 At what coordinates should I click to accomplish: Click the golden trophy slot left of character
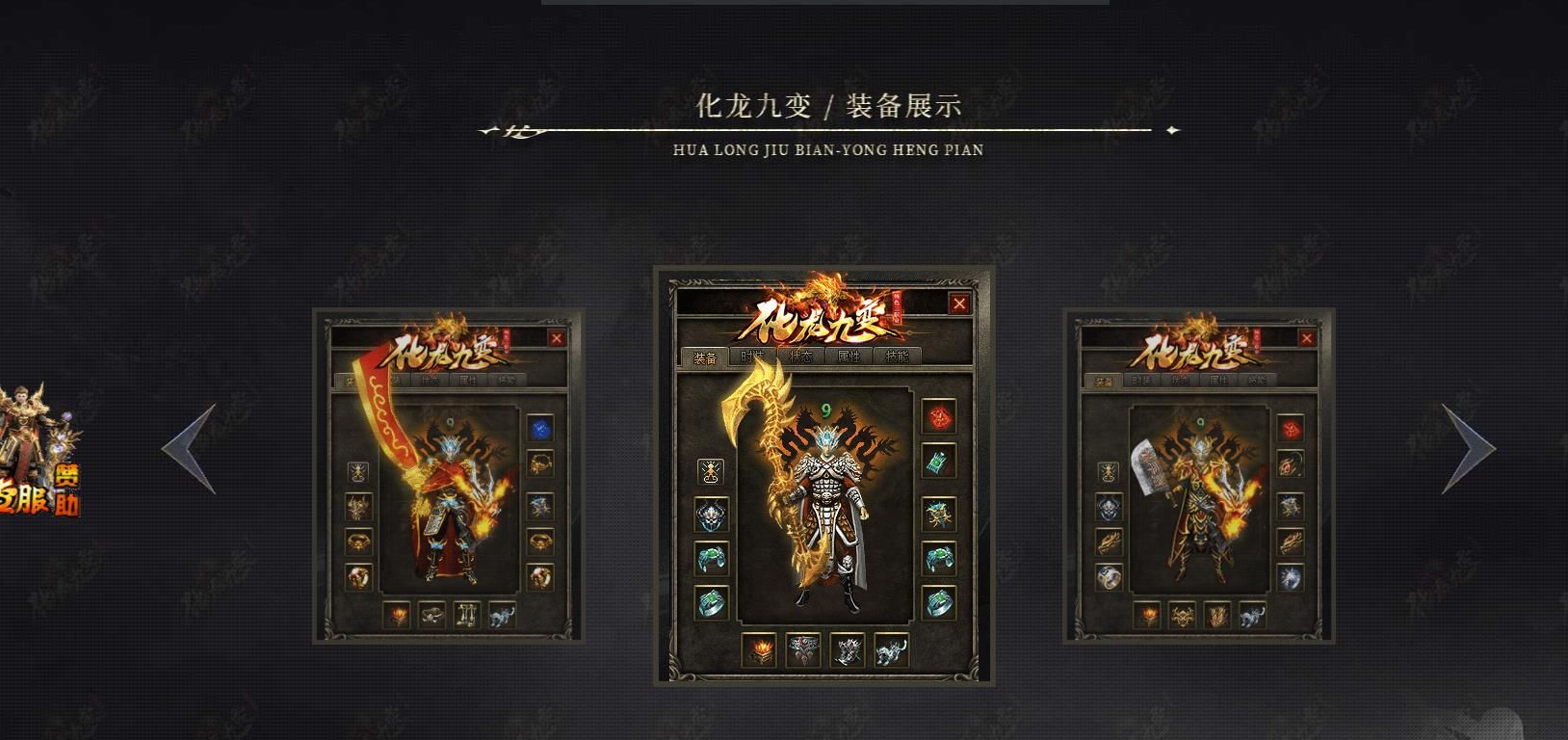[x=710, y=471]
